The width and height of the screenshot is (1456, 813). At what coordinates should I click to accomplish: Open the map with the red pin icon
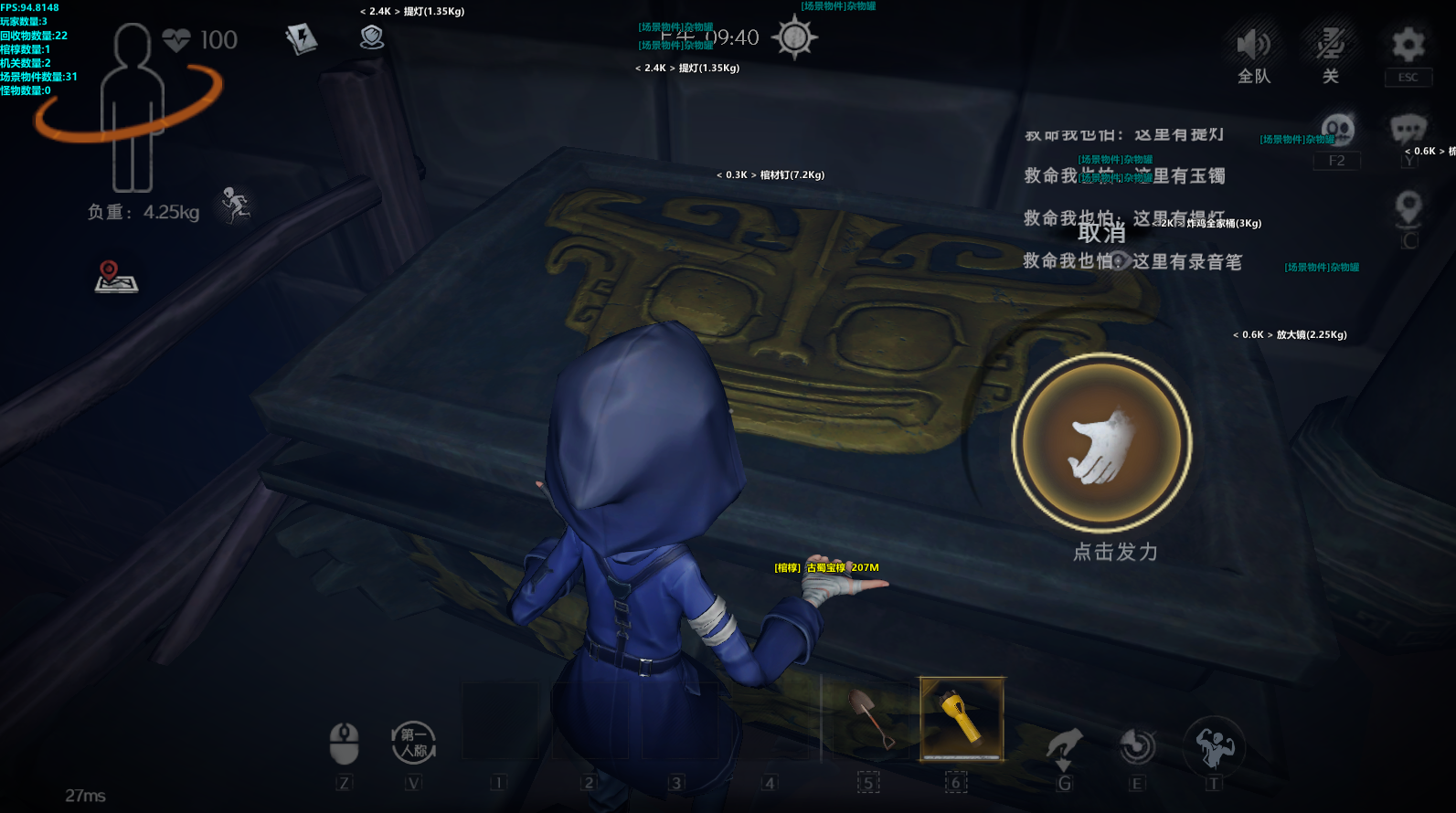coord(116,277)
